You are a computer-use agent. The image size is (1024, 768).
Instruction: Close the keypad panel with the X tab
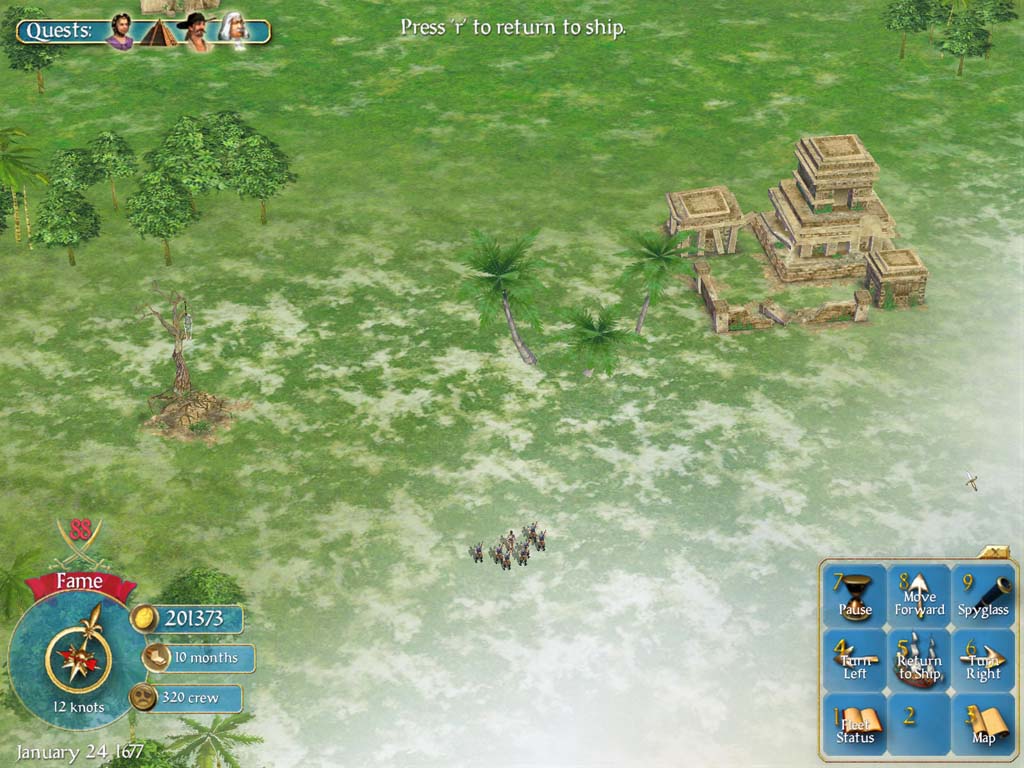(x=997, y=552)
